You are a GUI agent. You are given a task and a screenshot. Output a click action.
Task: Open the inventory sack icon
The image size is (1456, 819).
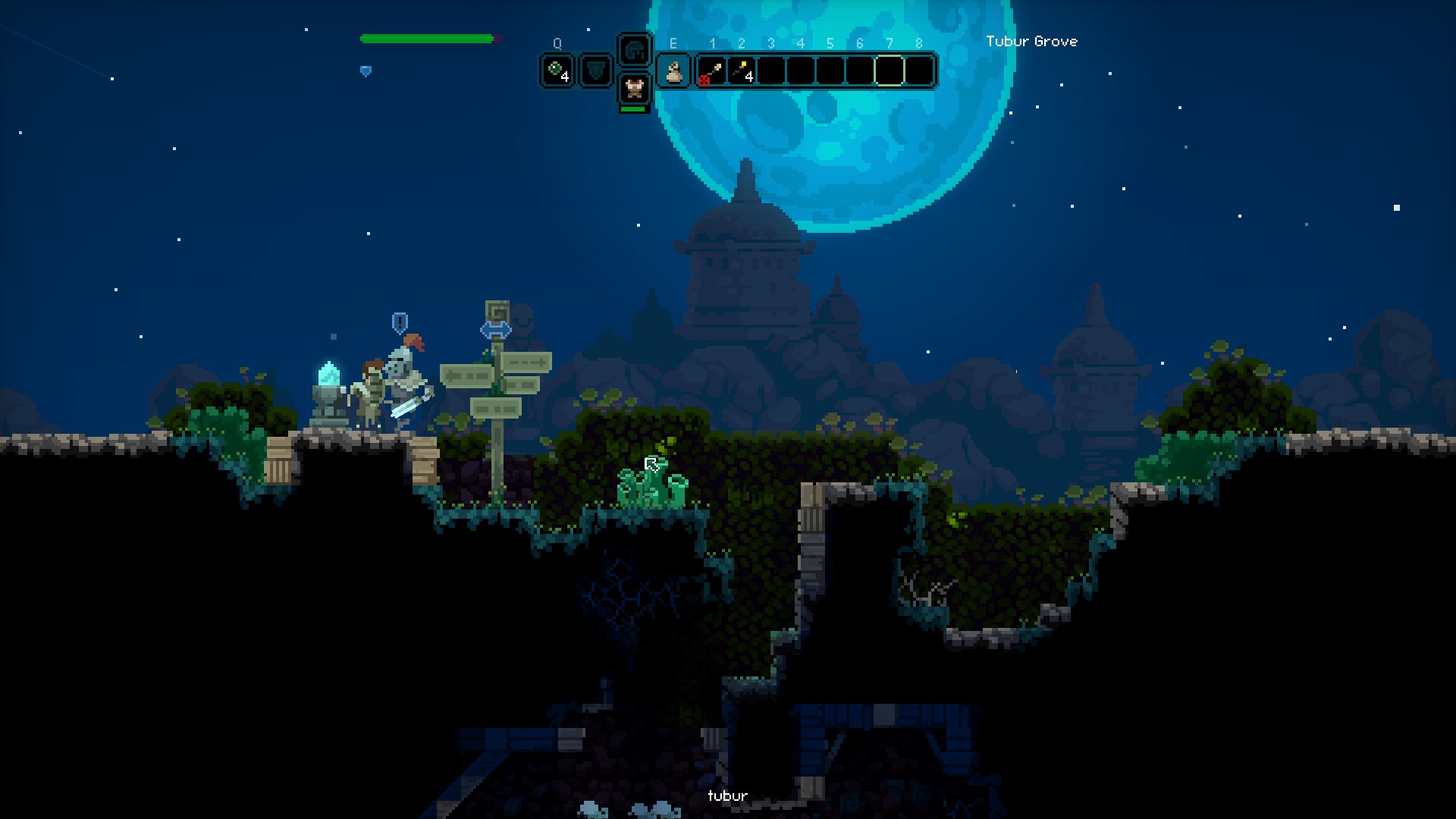pyautogui.click(x=673, y=71)
